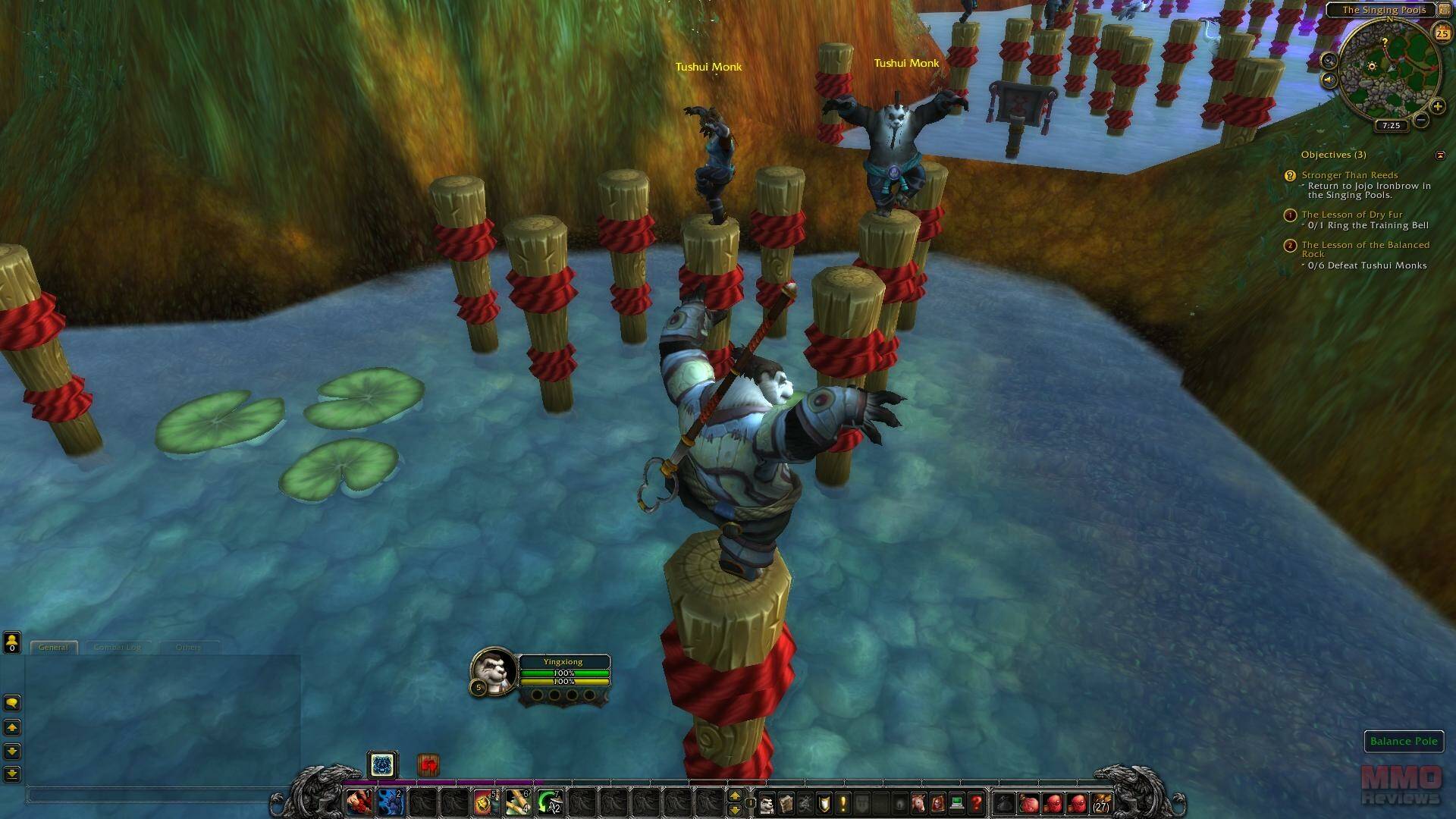This screenshot has height=819, width=1456.
Task: Collapse the Objectives tracker
Action: tap(1440, 155)
